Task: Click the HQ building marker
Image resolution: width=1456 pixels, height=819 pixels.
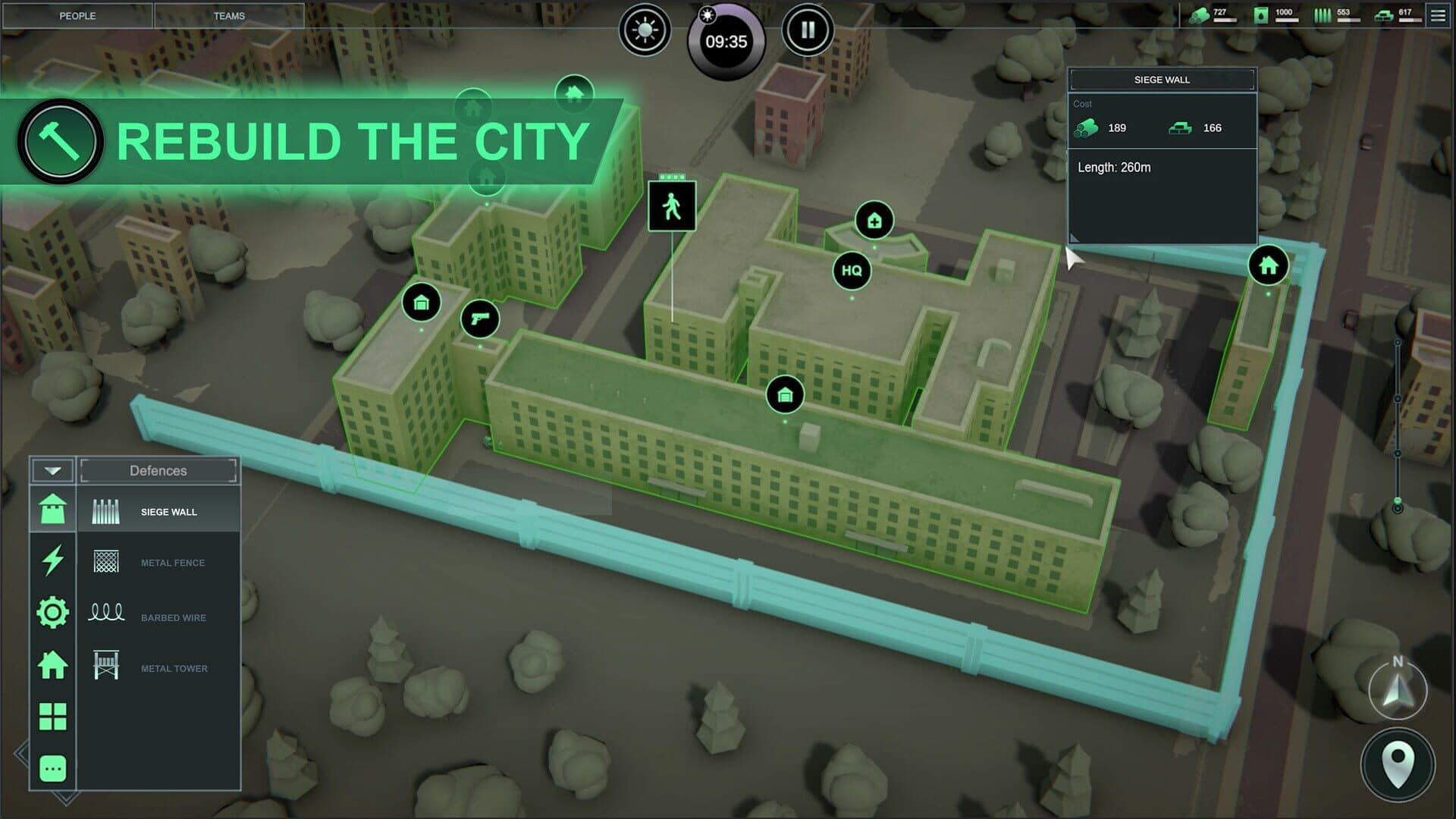Action: coord(852,271)
